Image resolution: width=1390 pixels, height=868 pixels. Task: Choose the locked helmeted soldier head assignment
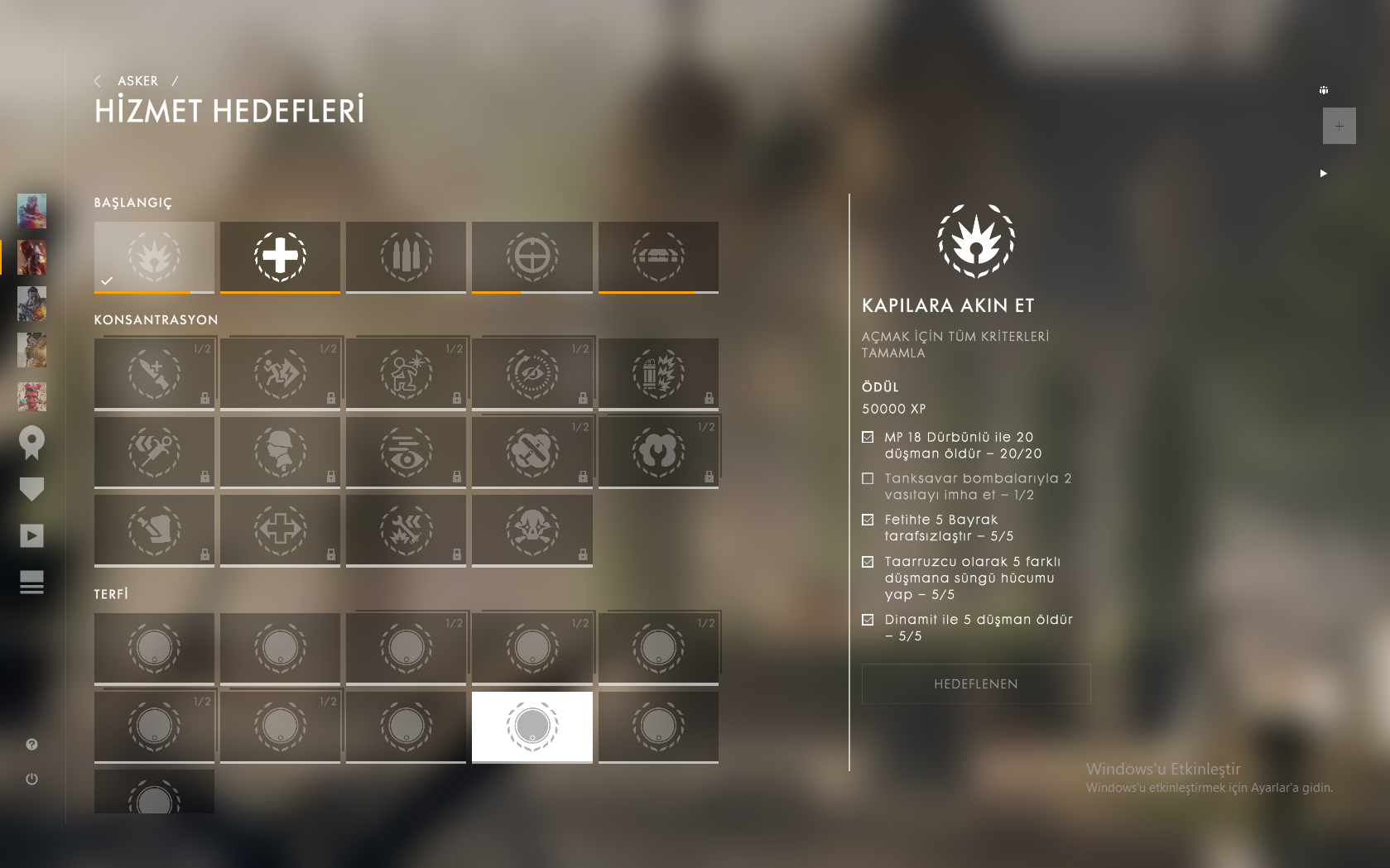280,453
